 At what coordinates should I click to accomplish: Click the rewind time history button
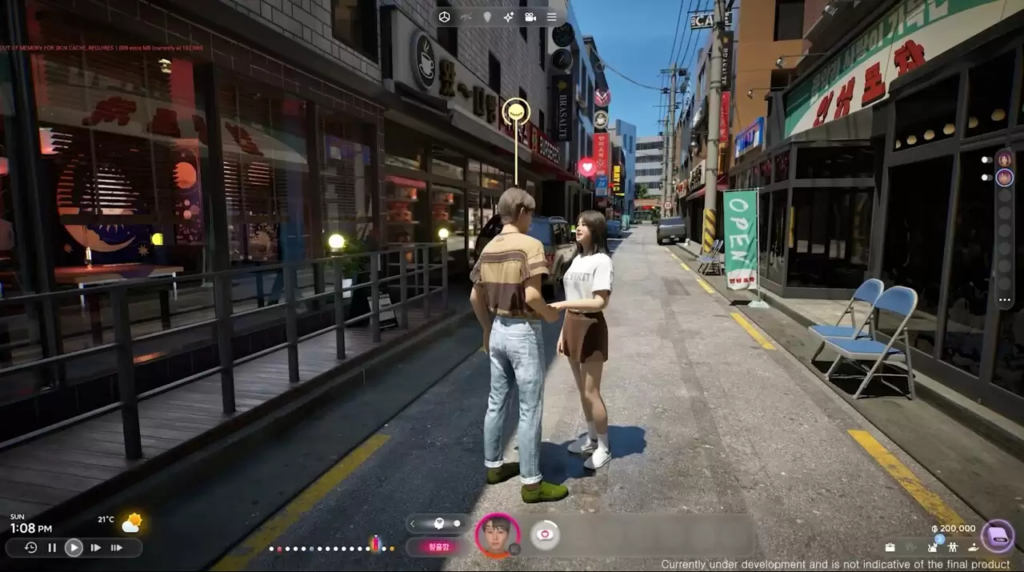click(x=31, y=548)
